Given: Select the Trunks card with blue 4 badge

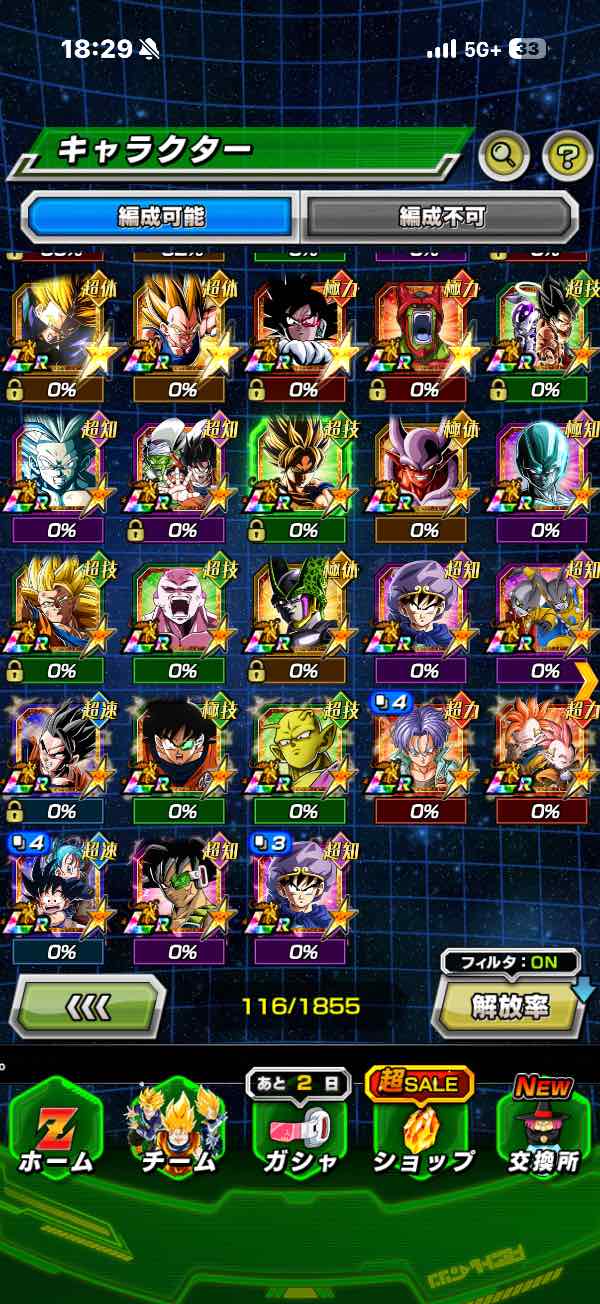Looking at the screenshot, I should (424, 752).
